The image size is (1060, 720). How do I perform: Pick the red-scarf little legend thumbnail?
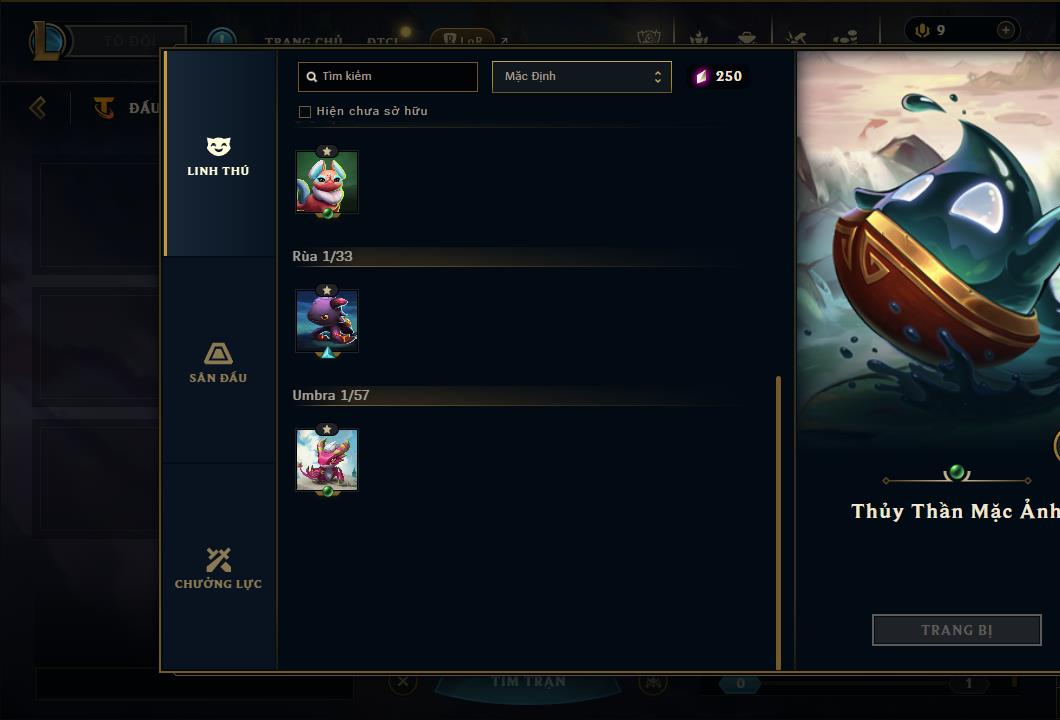tap(327, 182)
